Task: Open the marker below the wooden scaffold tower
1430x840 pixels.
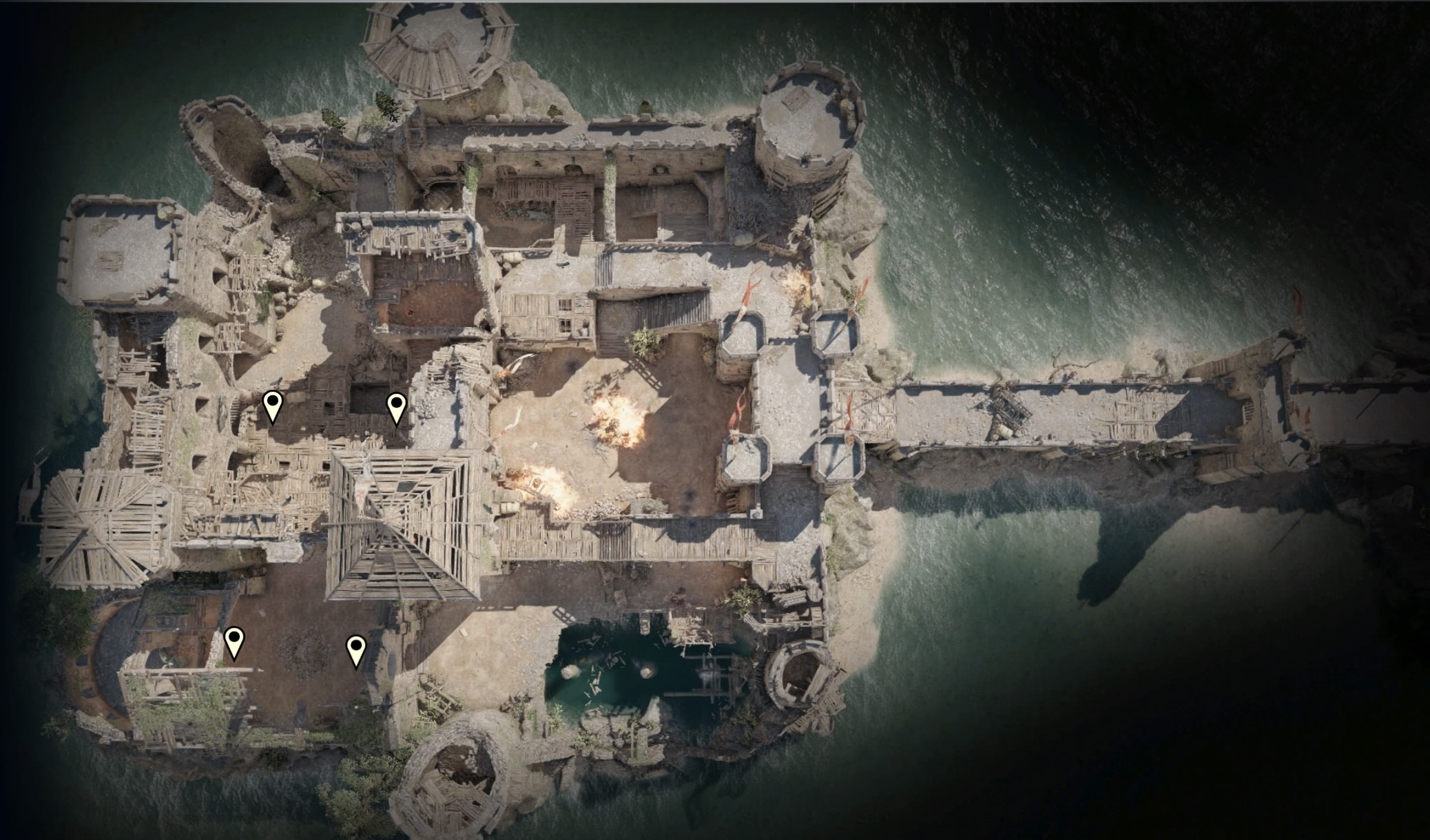Action: pos(355,651)
